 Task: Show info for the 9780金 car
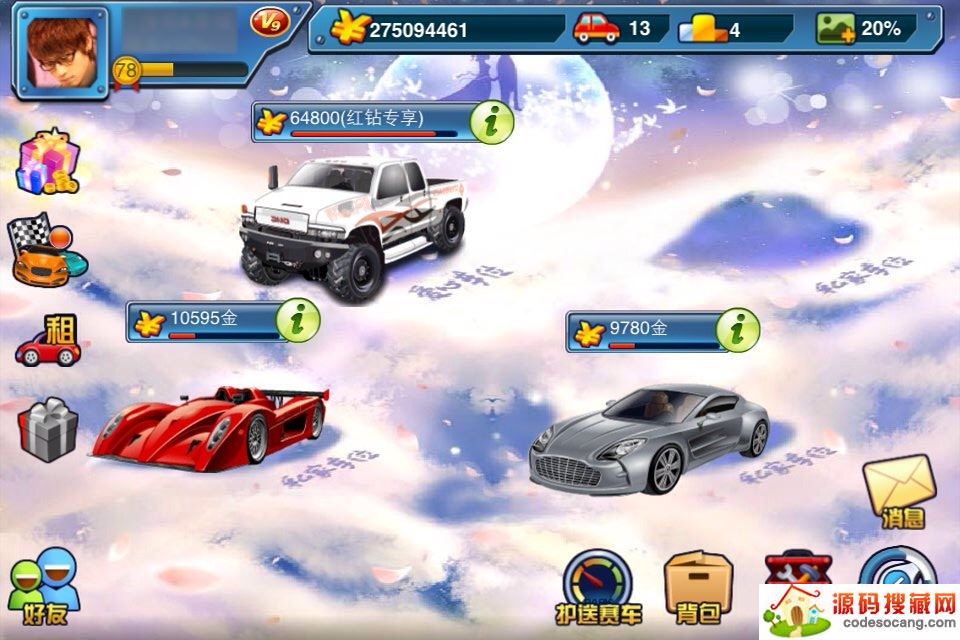pyautogui.click(x=738, y=331)
